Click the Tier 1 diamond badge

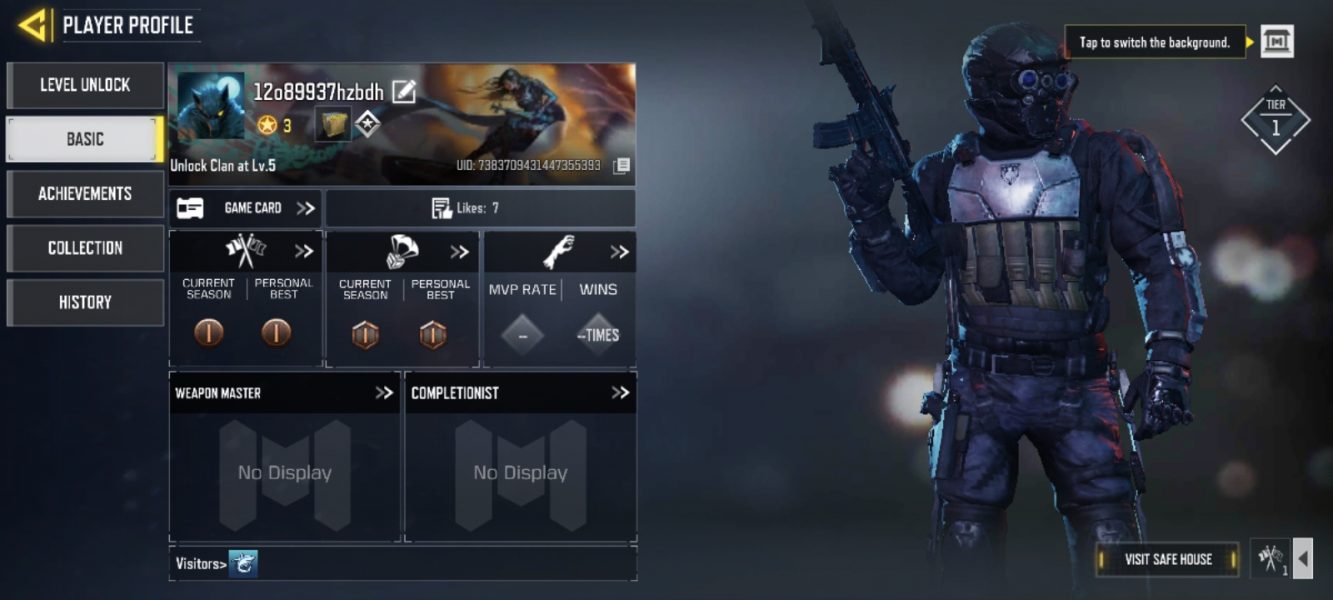[1275, 120]
